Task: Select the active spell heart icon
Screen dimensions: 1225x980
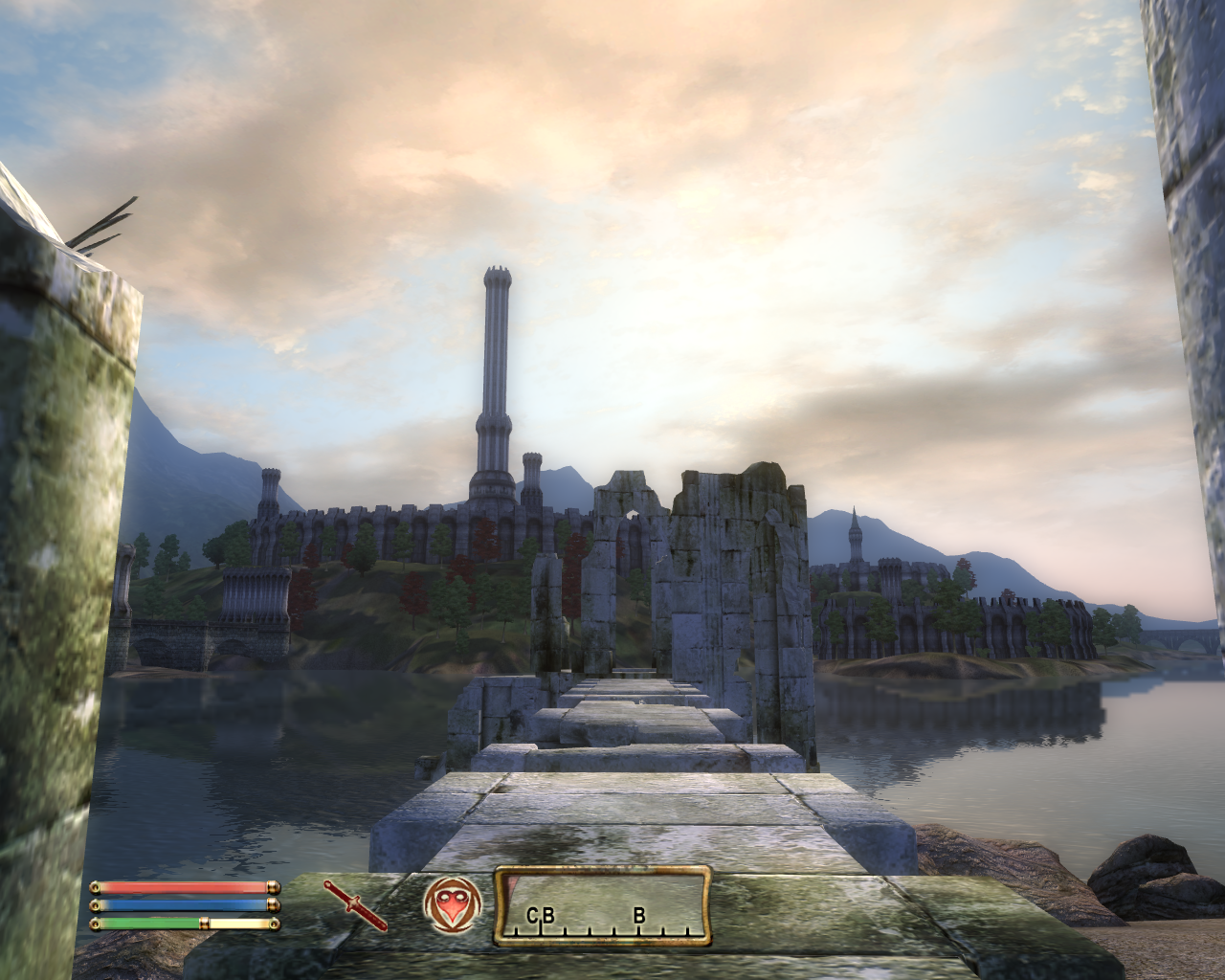Action: 452,904
